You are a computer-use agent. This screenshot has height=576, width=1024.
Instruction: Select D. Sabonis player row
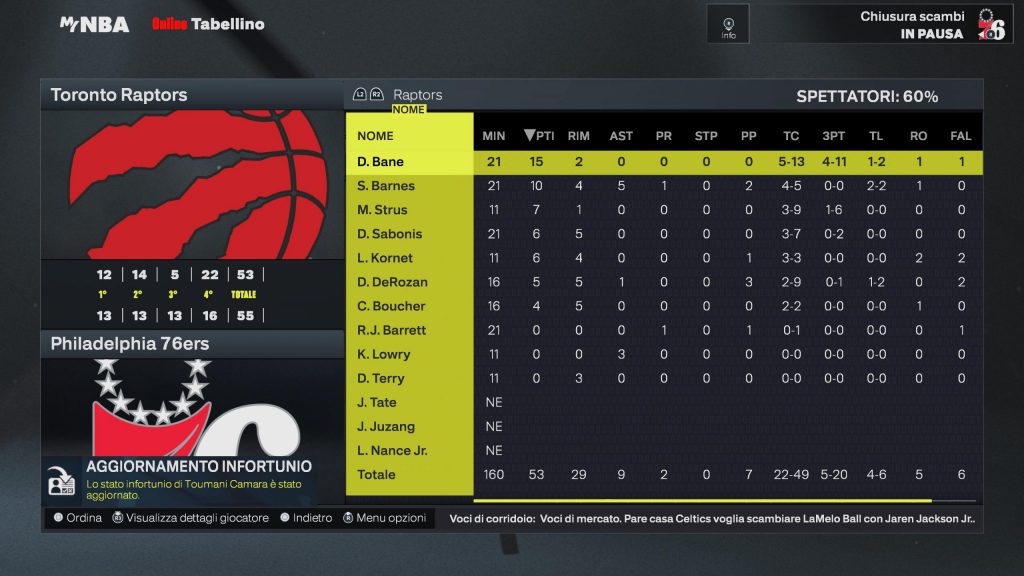pyautogui.click(x=390, y=234)
